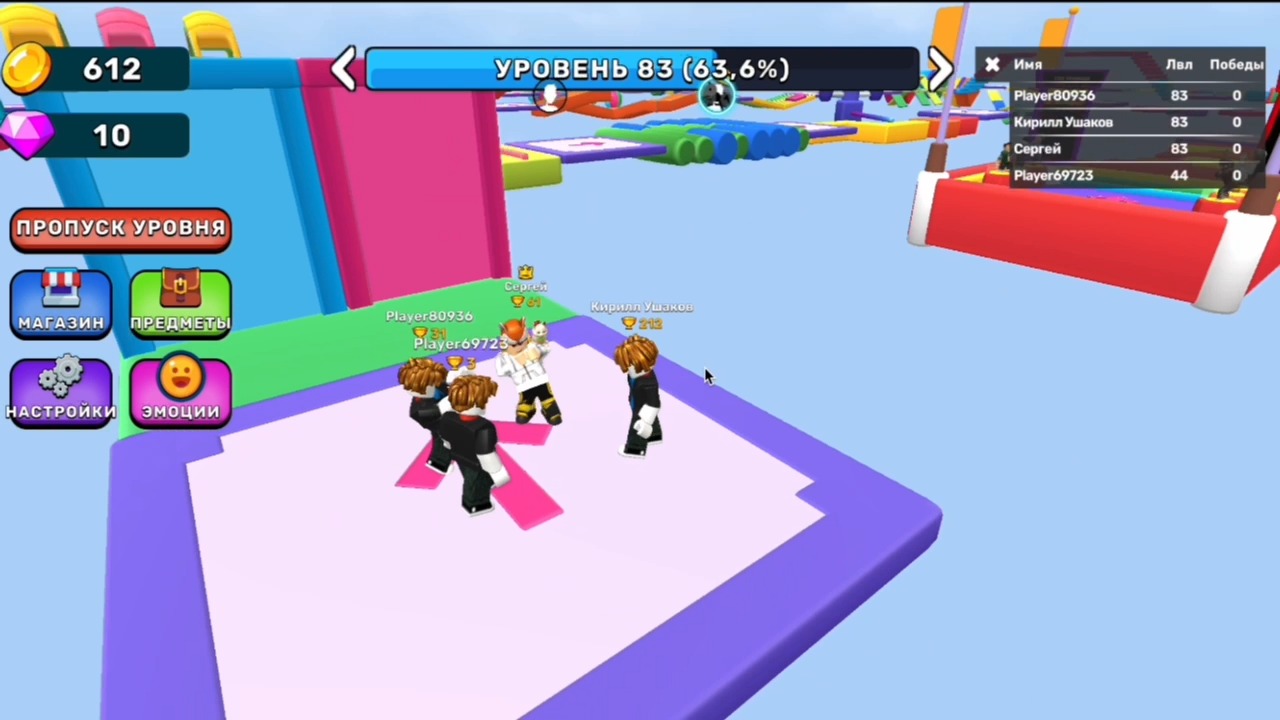
Task: Collapse the leaderboard with the X button
Action: (x=991, y=64)
